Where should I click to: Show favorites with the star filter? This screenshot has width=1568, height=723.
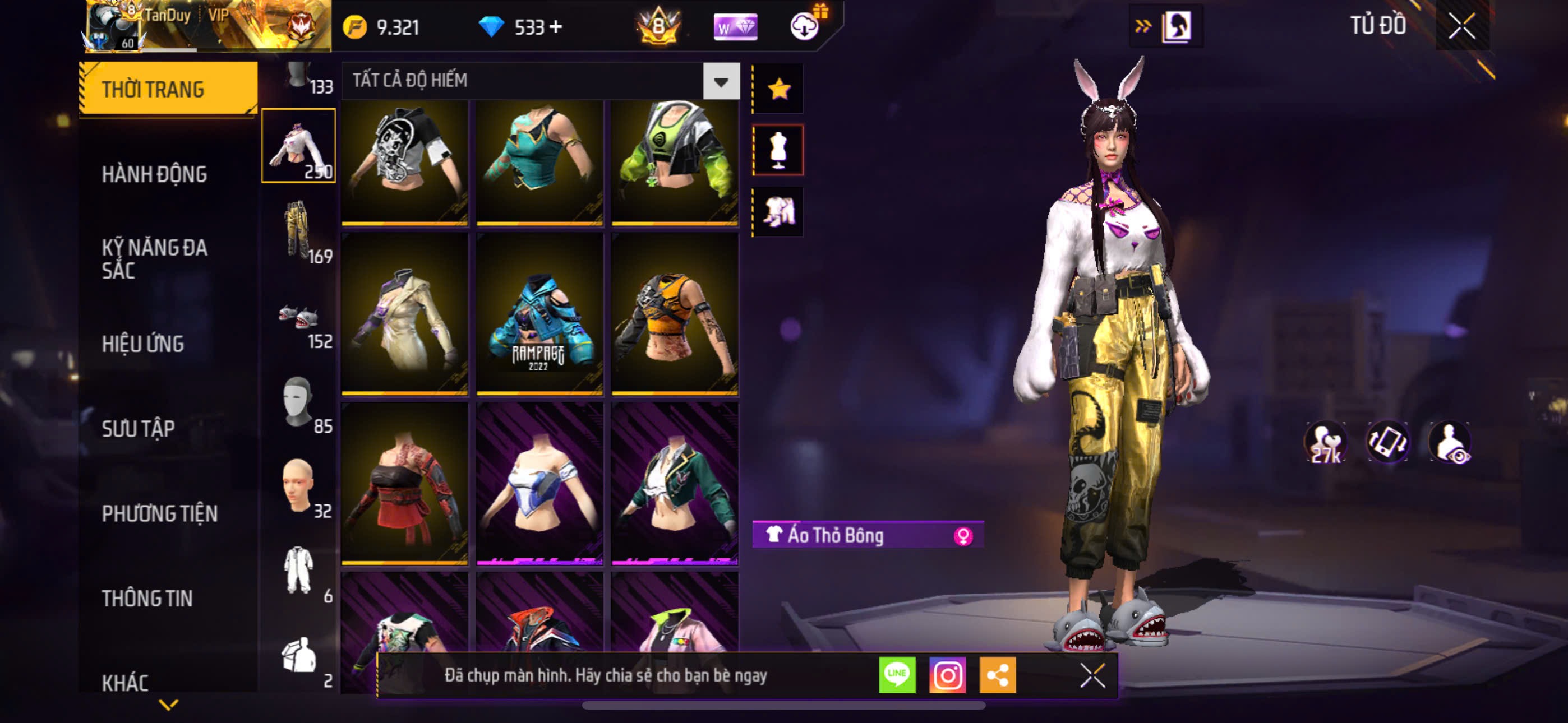point(778,89)
